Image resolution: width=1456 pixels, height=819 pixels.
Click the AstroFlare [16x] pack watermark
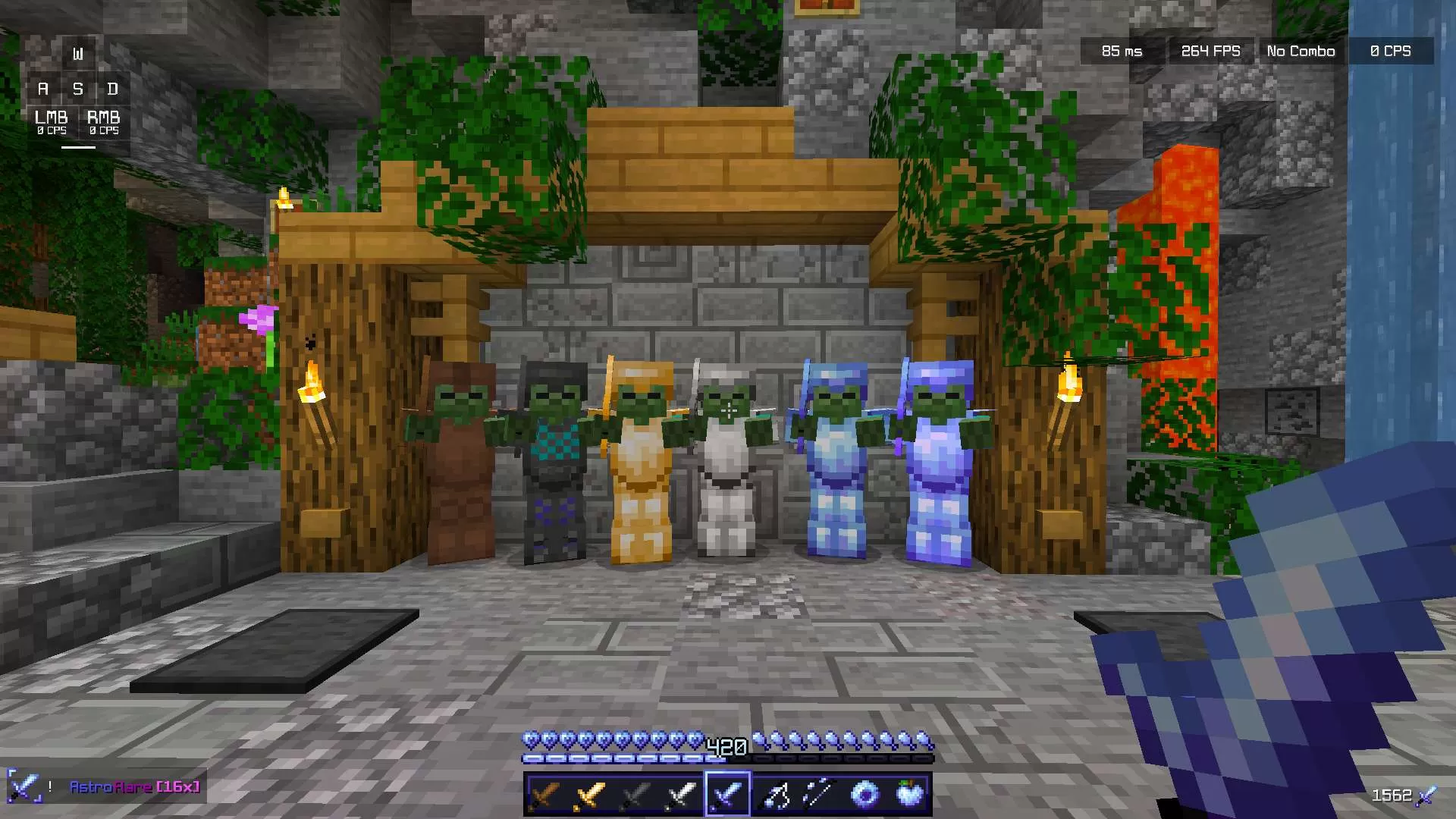133,787
